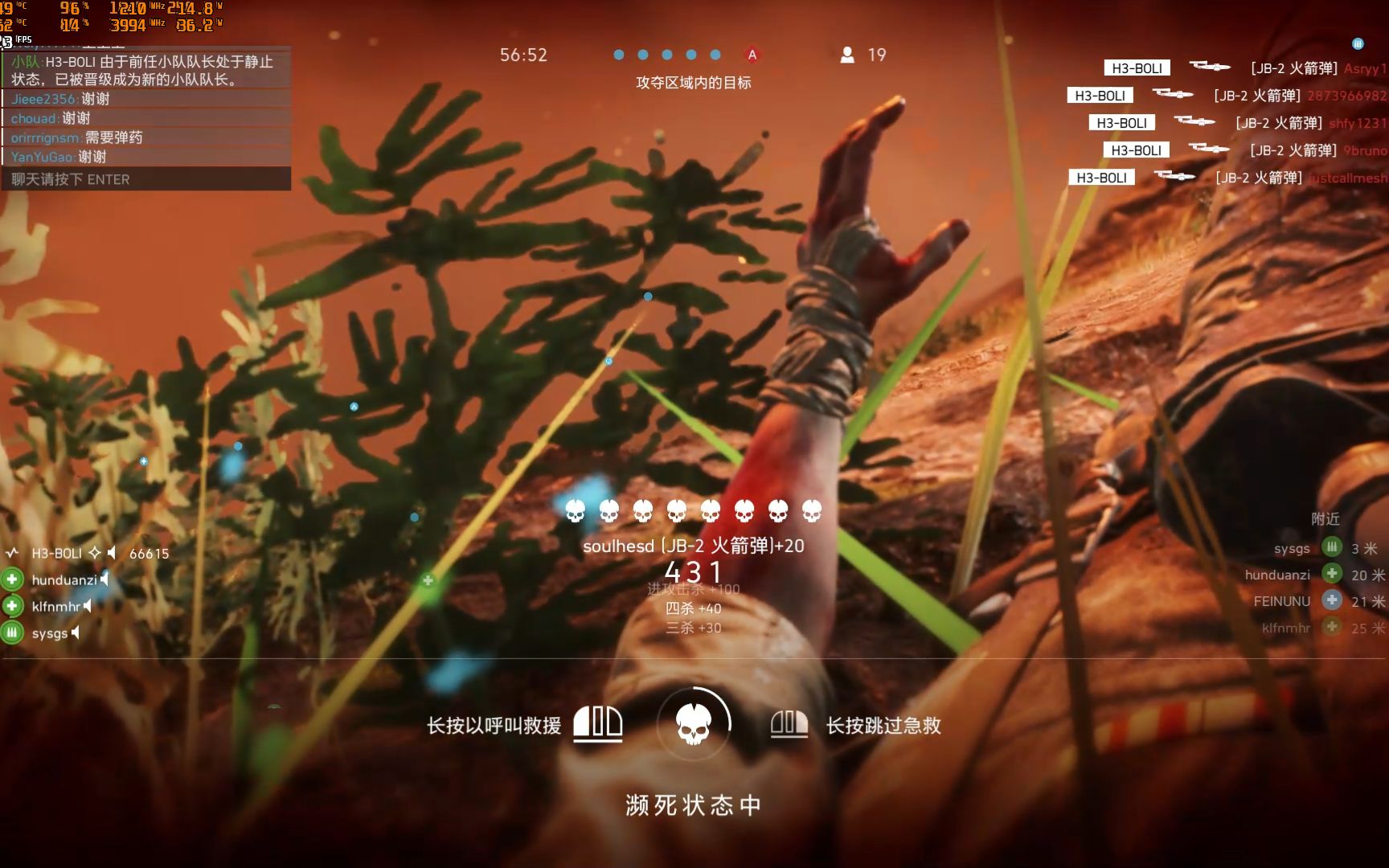The width and height of the screenshot is (1389, 868).
Task: Select the player count icon beside "19"
Action: coord(846,55)
